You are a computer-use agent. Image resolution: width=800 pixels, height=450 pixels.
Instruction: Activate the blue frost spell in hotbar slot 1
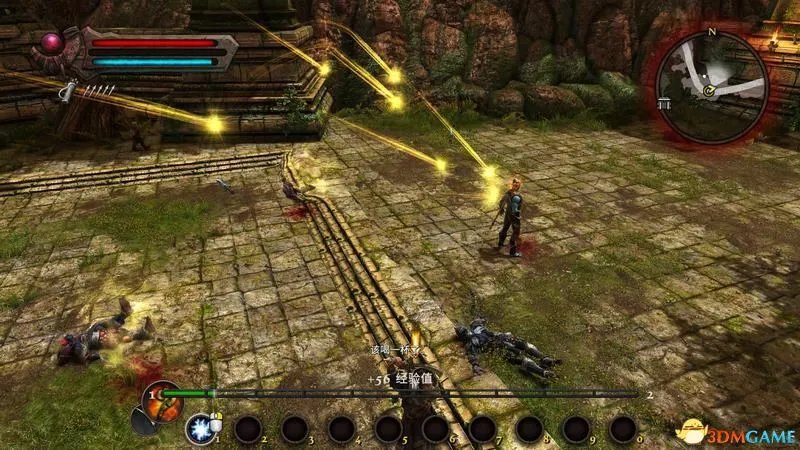coord(198,429)
